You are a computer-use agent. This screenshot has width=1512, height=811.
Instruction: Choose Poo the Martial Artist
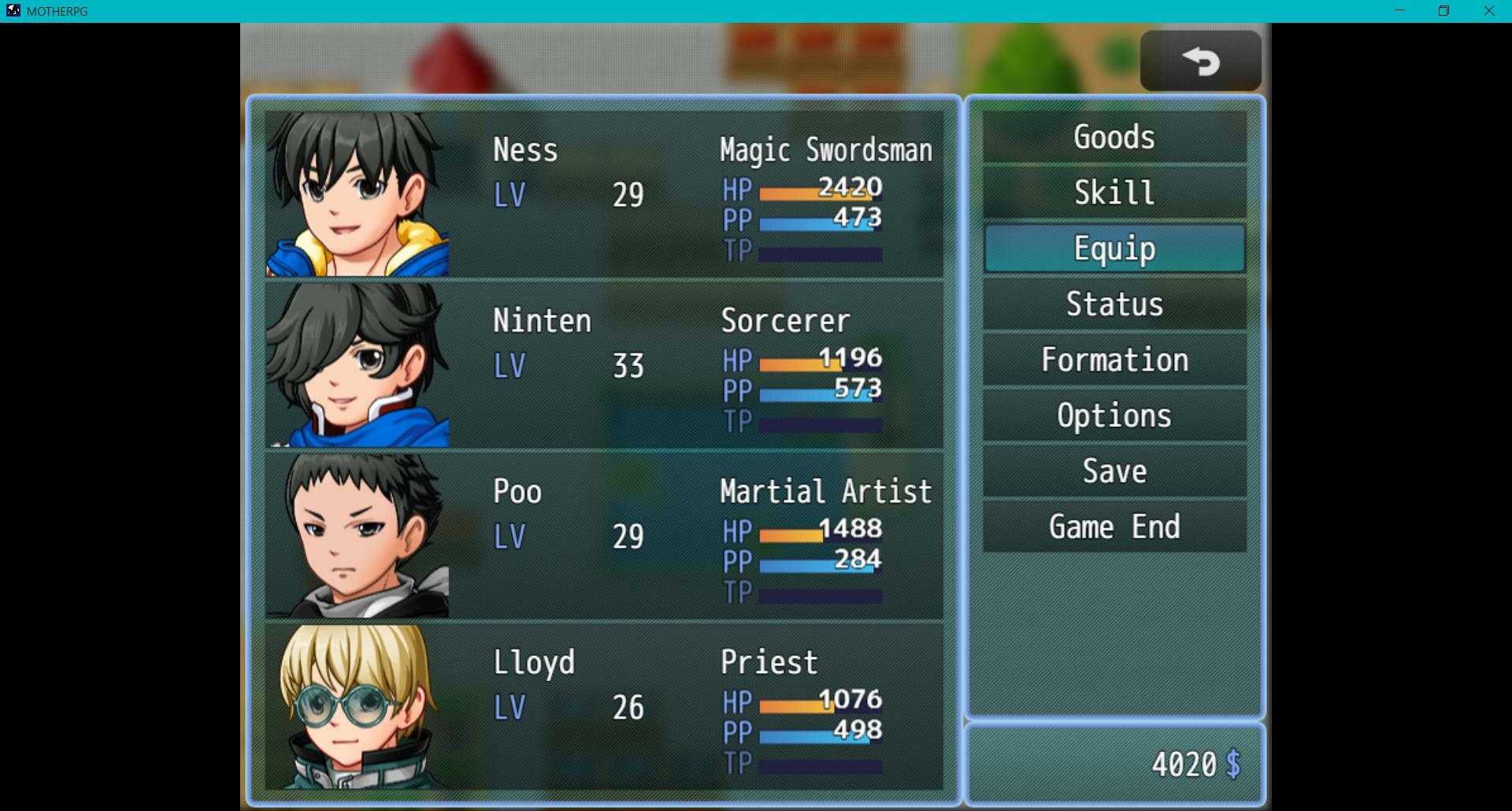(603, 535)
